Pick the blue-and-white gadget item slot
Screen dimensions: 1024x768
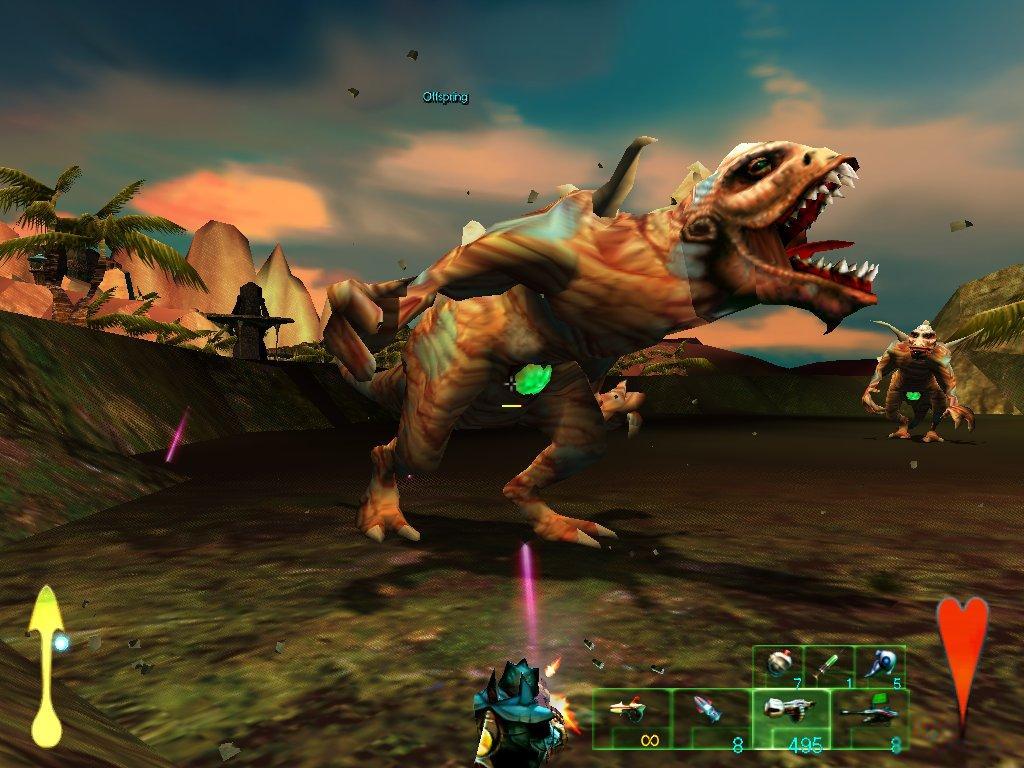point(882,667)
